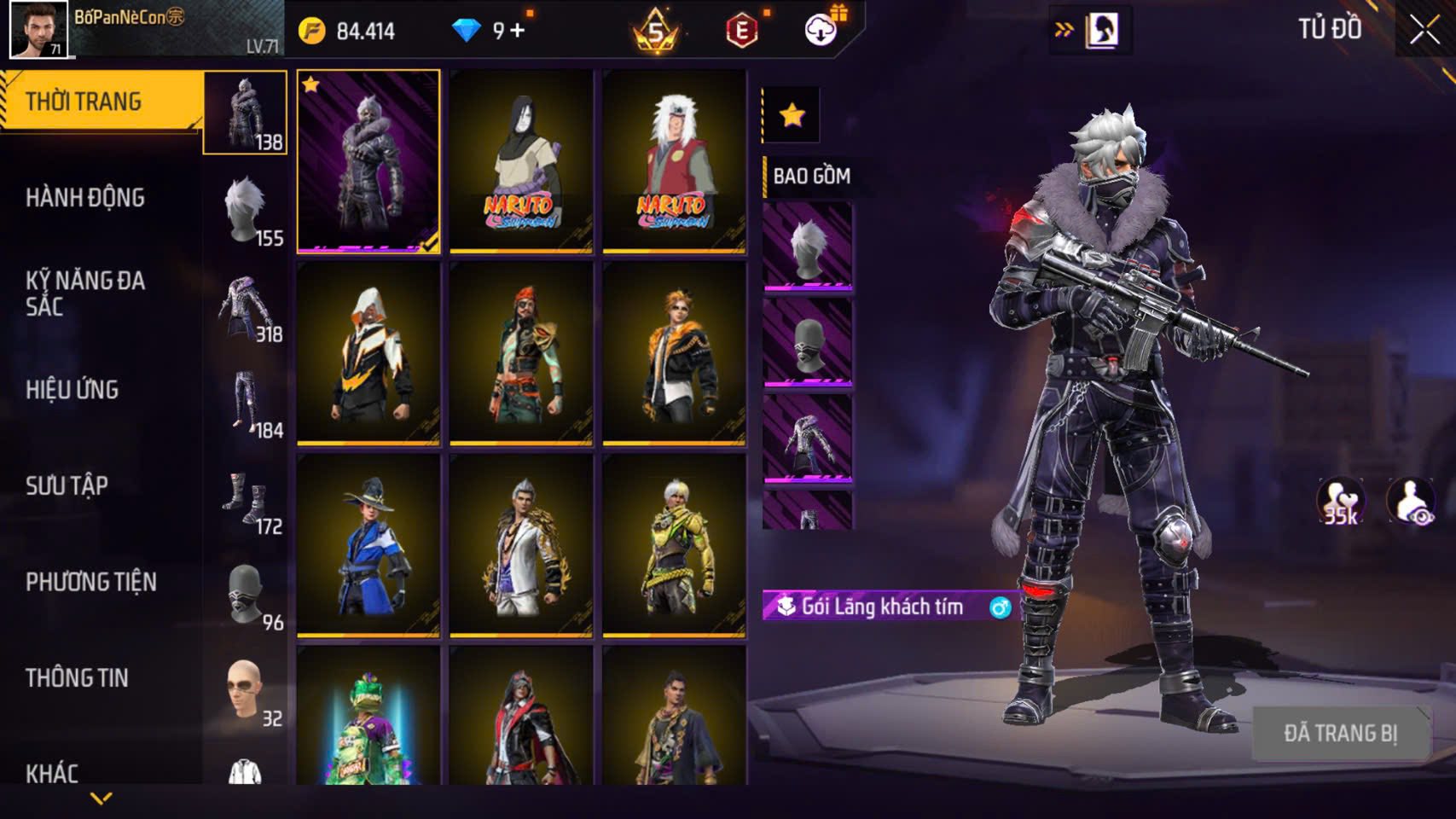Select the Orochimaru Naruto outfit
The height and width of the screenshot is (819, 1456).
point(521,161)
